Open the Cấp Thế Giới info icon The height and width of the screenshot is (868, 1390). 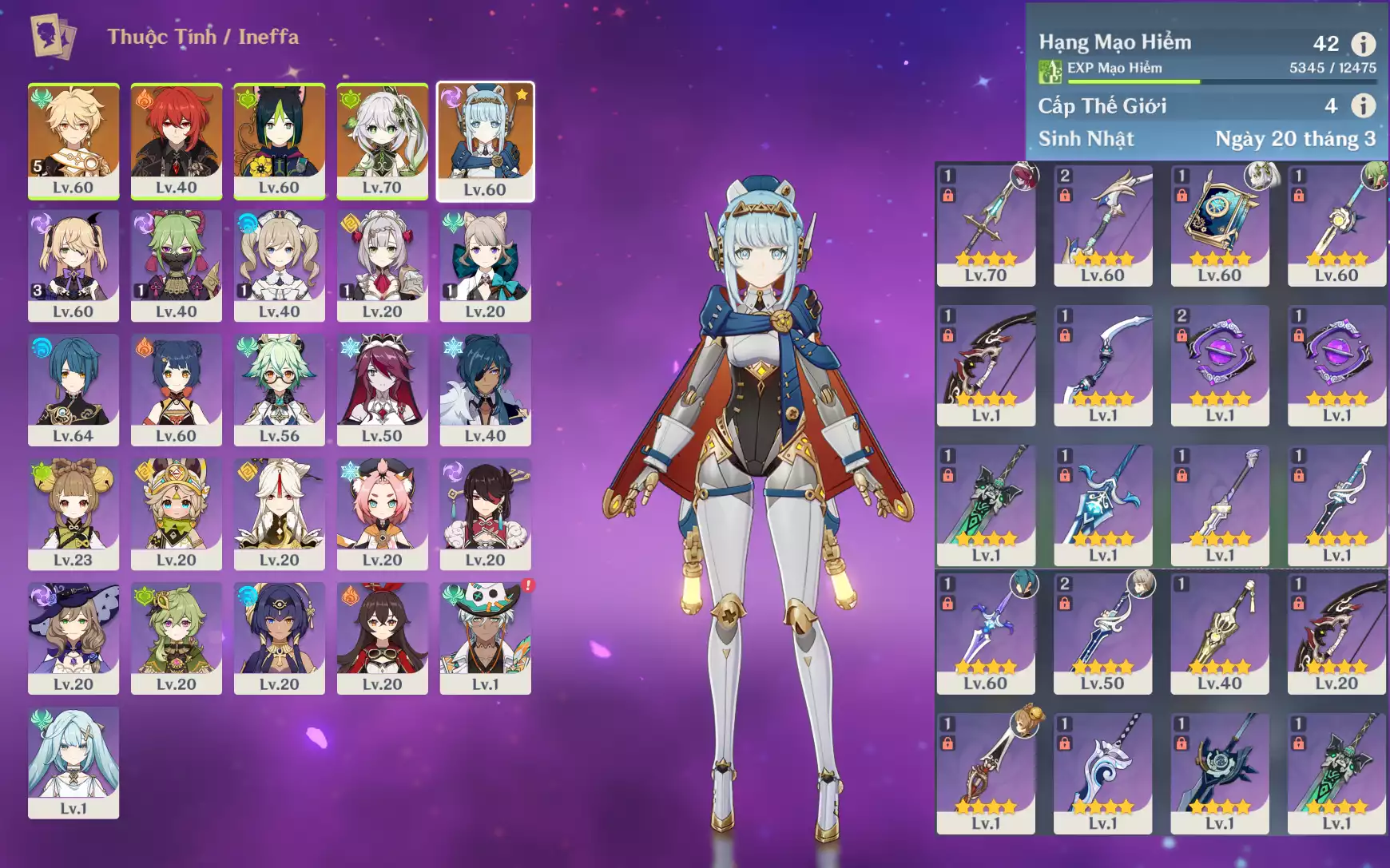point(1363,105)
